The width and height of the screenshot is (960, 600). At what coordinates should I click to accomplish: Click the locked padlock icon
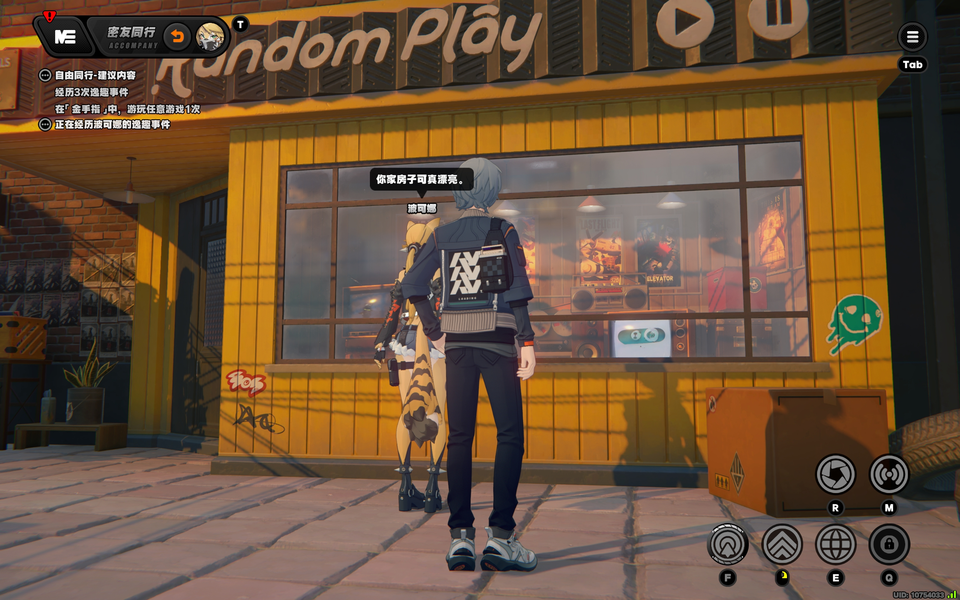[888, 544]
